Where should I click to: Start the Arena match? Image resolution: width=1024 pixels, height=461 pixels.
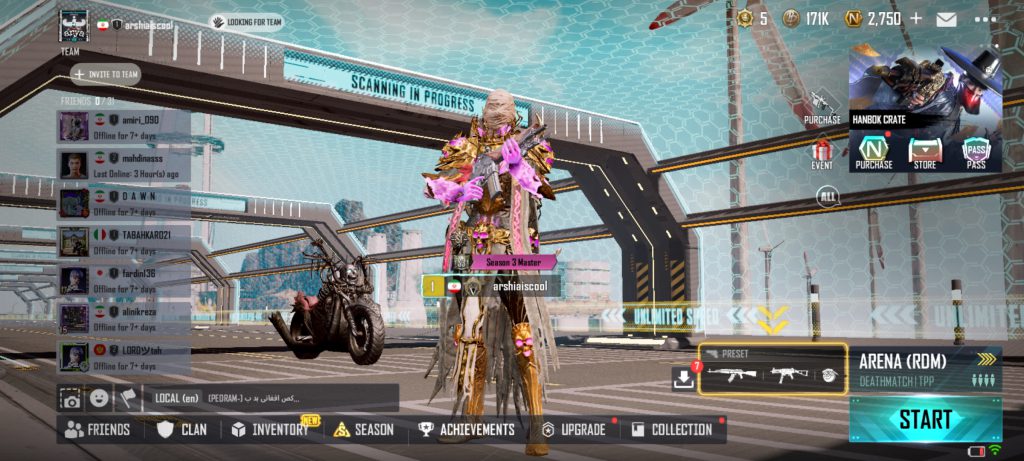coord(924,419)
